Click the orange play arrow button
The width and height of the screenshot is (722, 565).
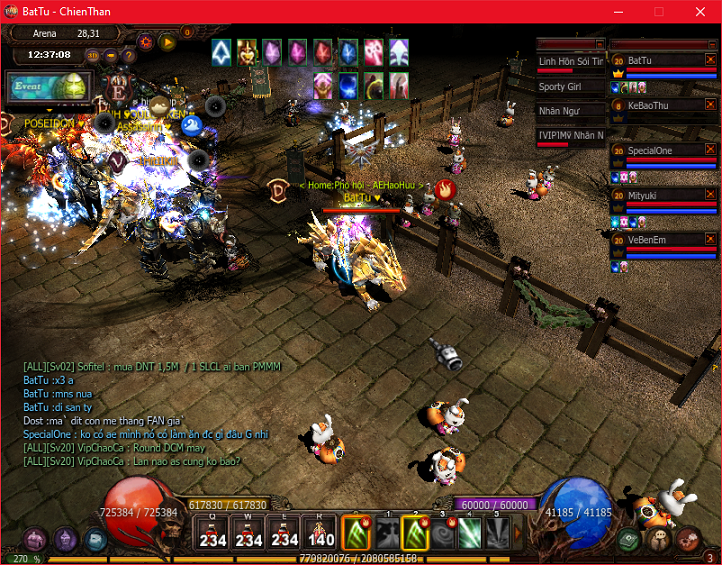pos(167,42)
